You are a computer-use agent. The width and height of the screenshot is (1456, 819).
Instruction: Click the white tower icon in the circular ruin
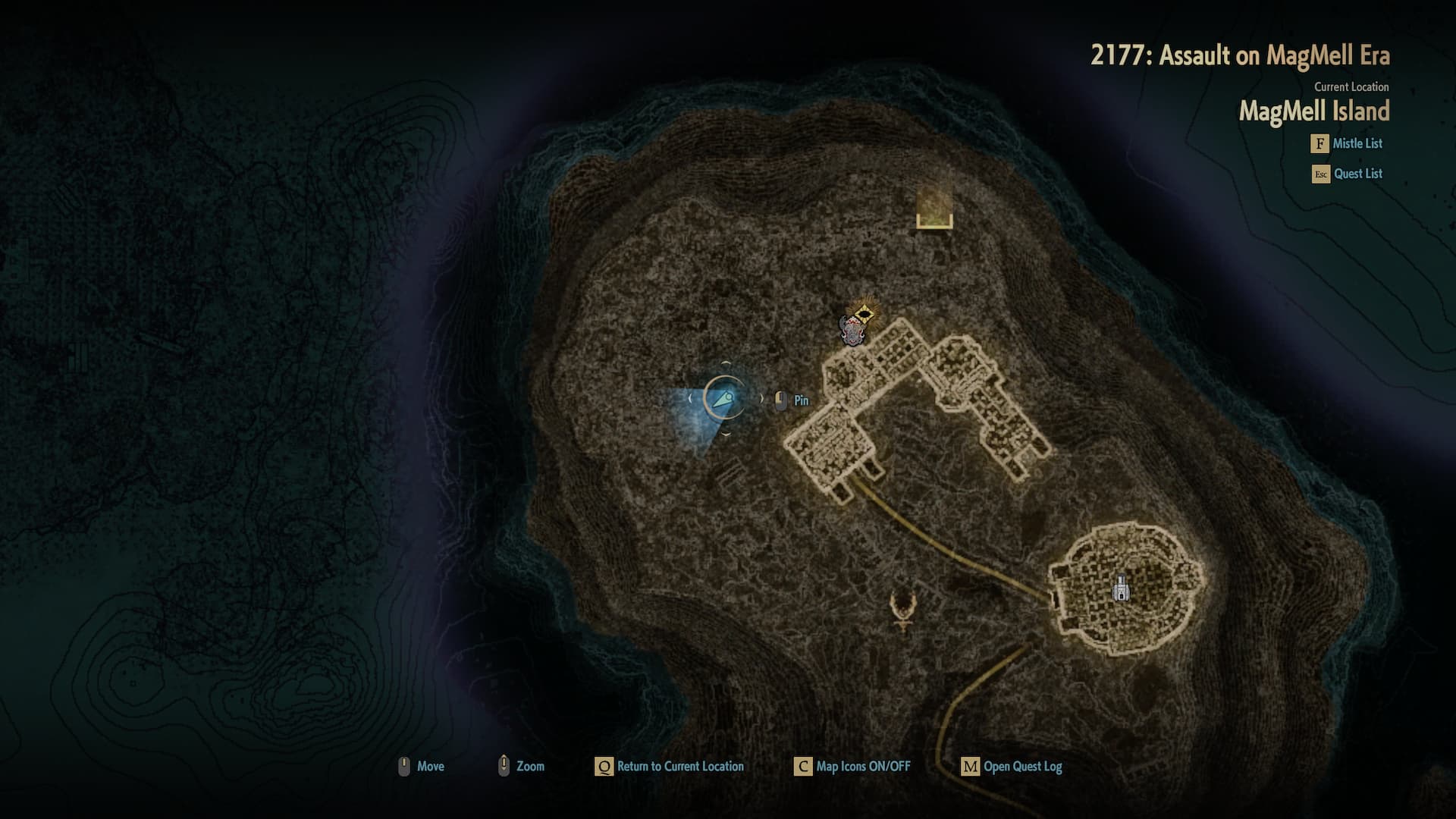1121,588
